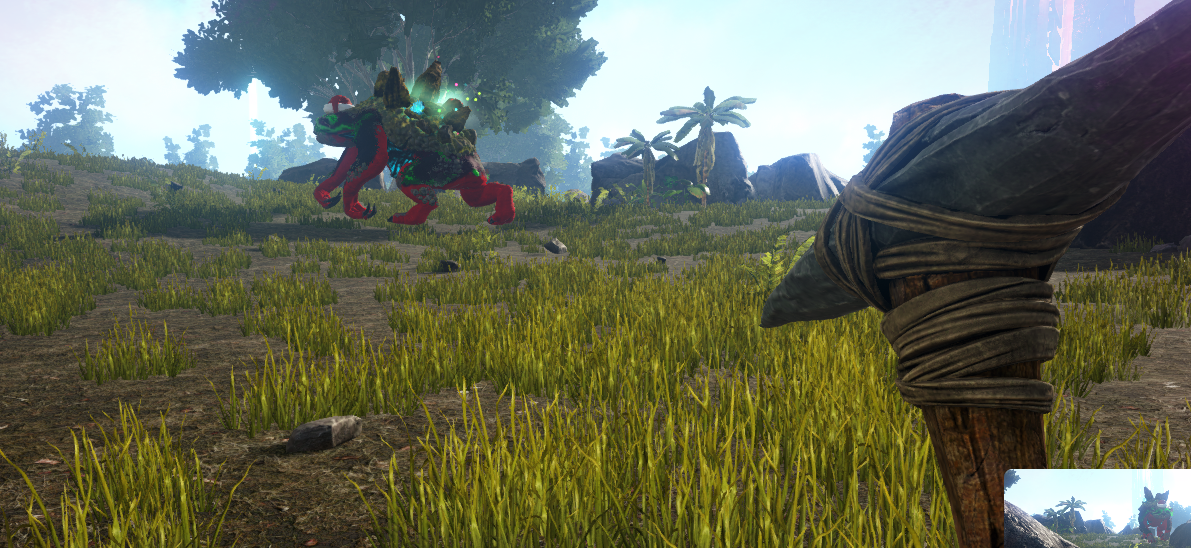Open the inset thumbnail image of the creature
This screenshot has height=548, width=1191.
point(1097,508)
